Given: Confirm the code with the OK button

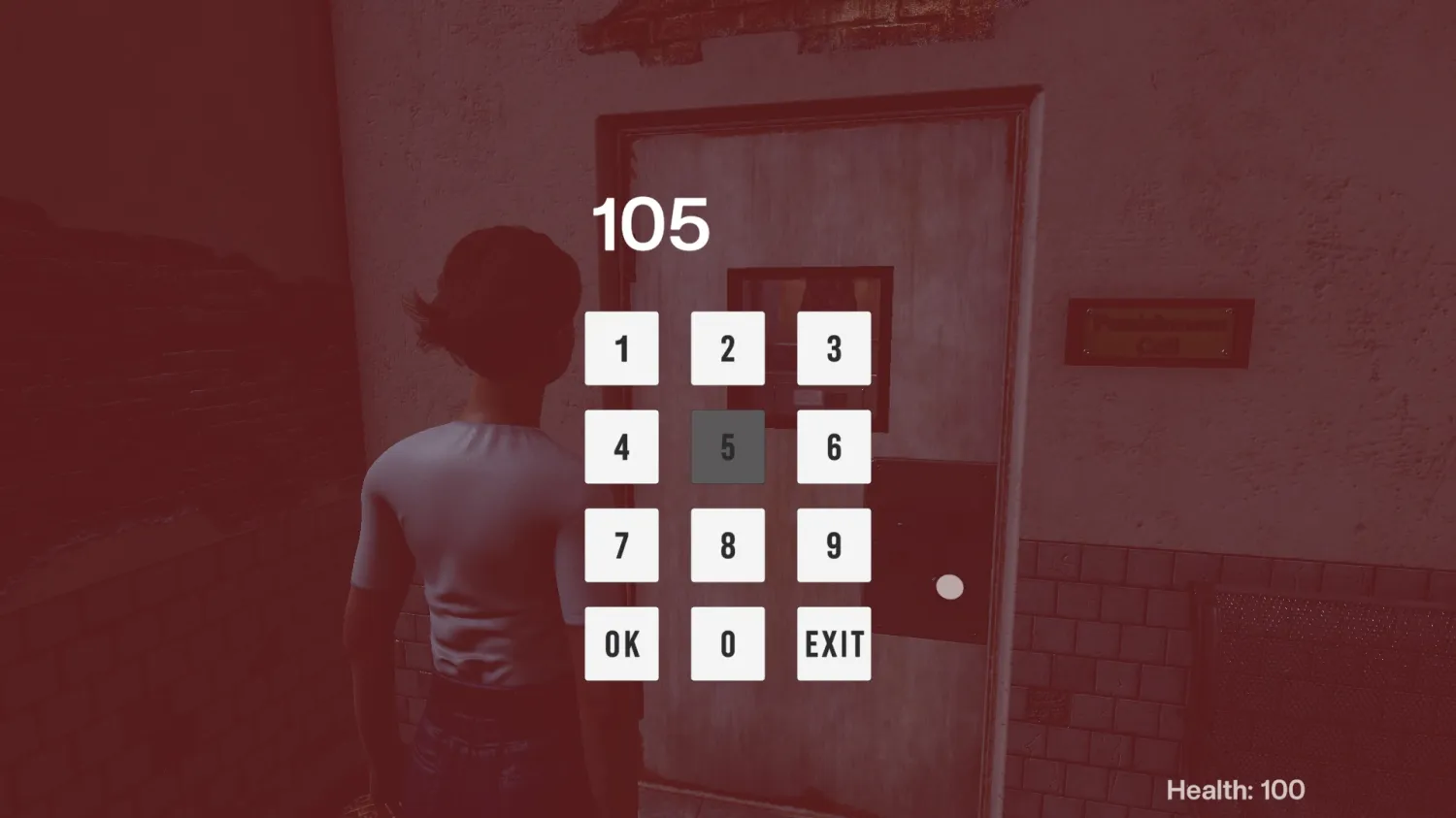Looking at the screenshot, I should (x=622, y=641).
